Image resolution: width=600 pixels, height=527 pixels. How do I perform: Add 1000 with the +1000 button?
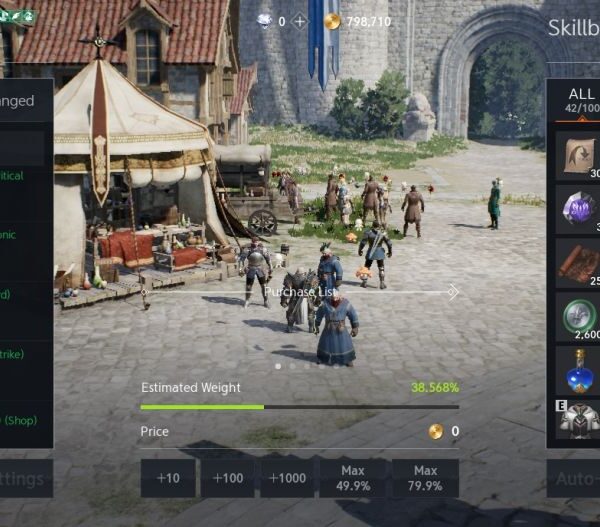(x=288, y=478)
